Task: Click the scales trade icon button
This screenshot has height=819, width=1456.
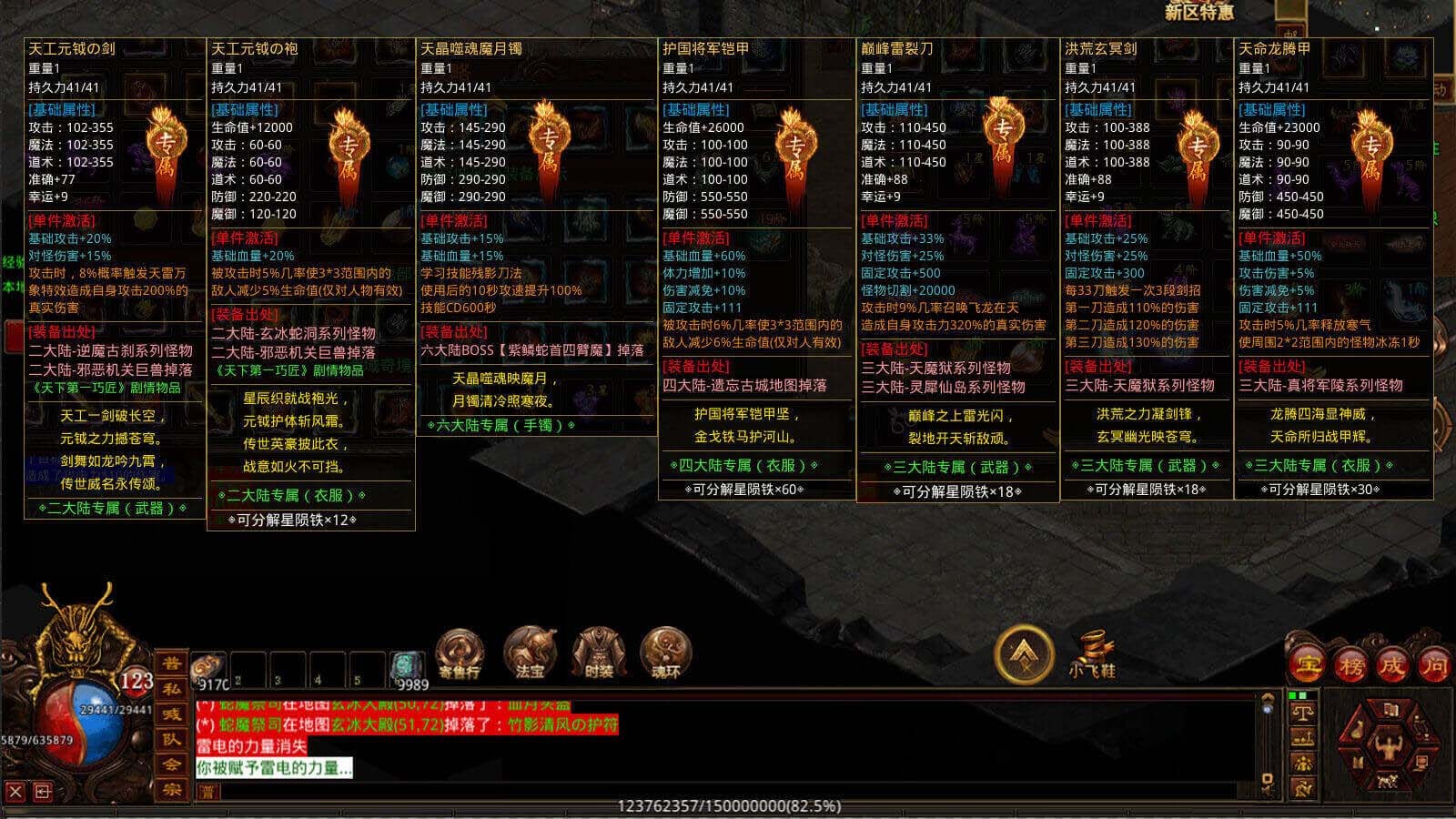Action: click(1303, 714)
